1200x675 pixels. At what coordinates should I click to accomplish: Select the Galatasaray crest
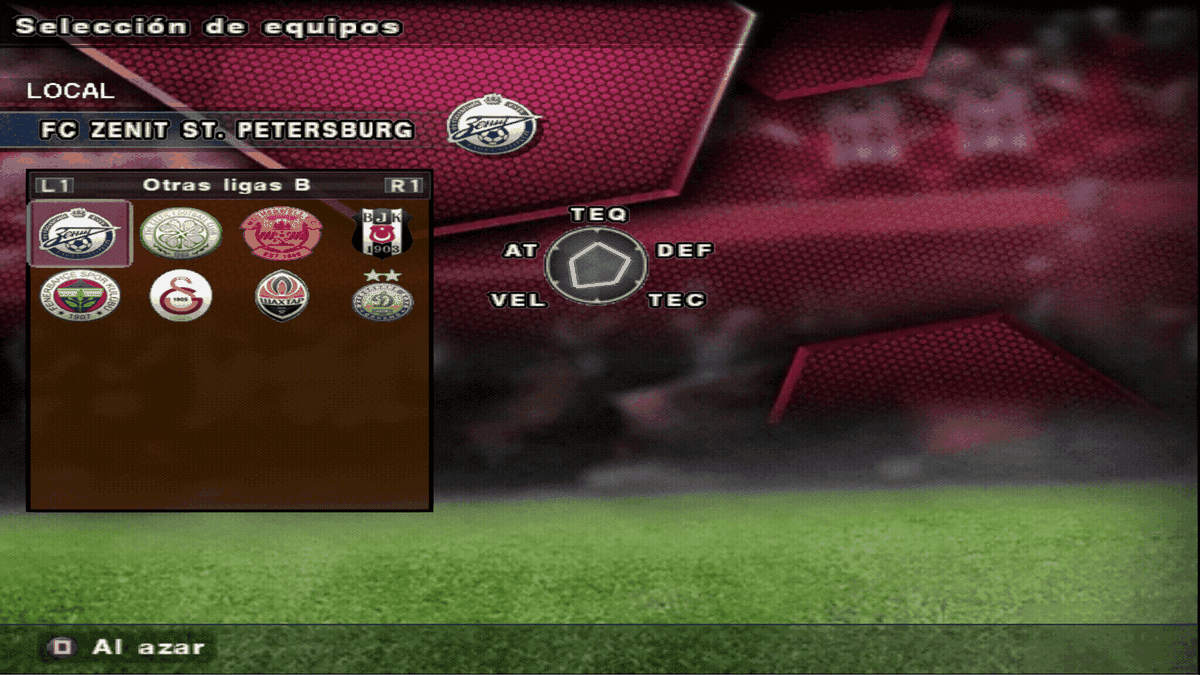[x=180, y=297]
